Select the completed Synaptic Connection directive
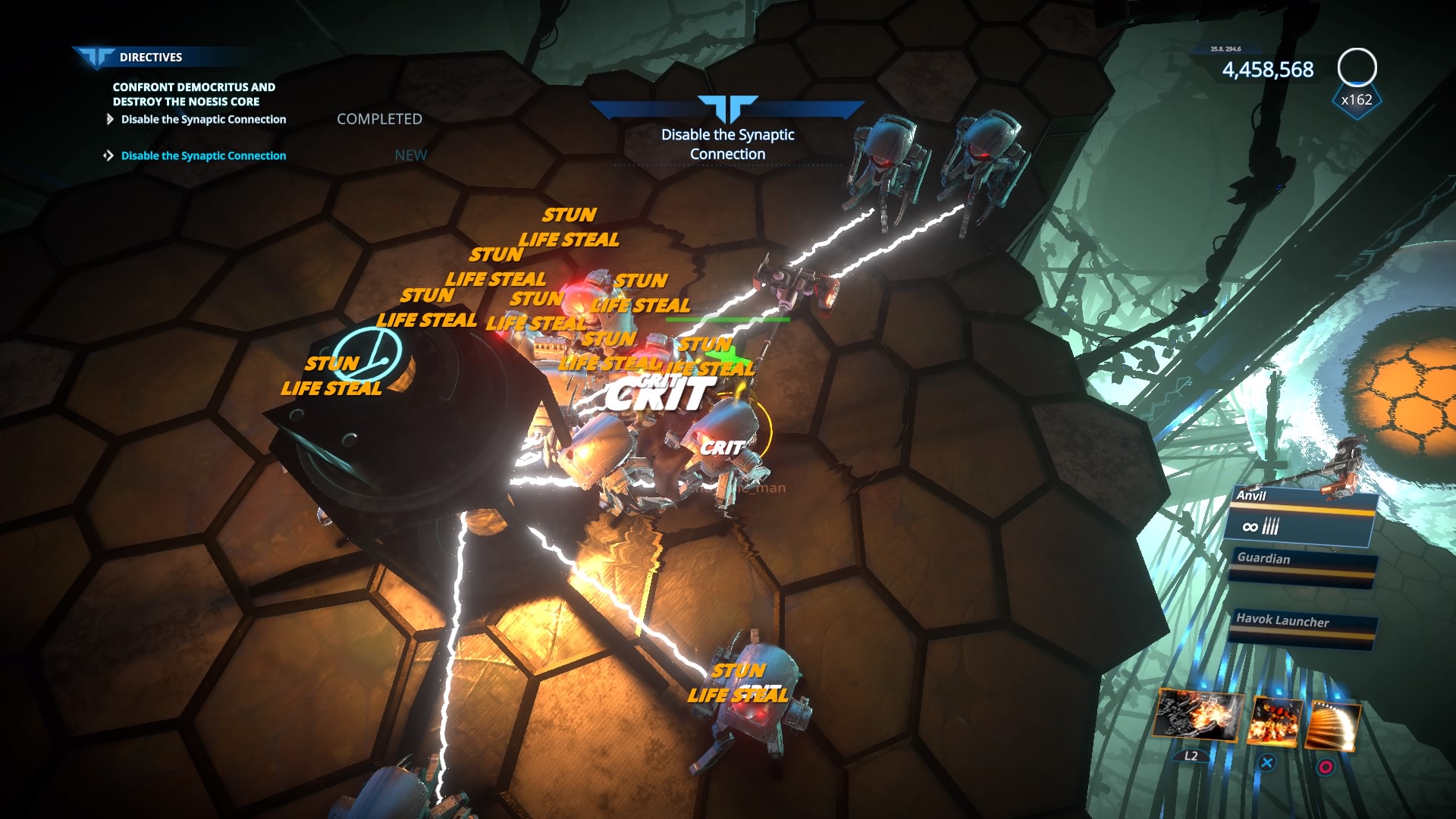 coord(203,119)
